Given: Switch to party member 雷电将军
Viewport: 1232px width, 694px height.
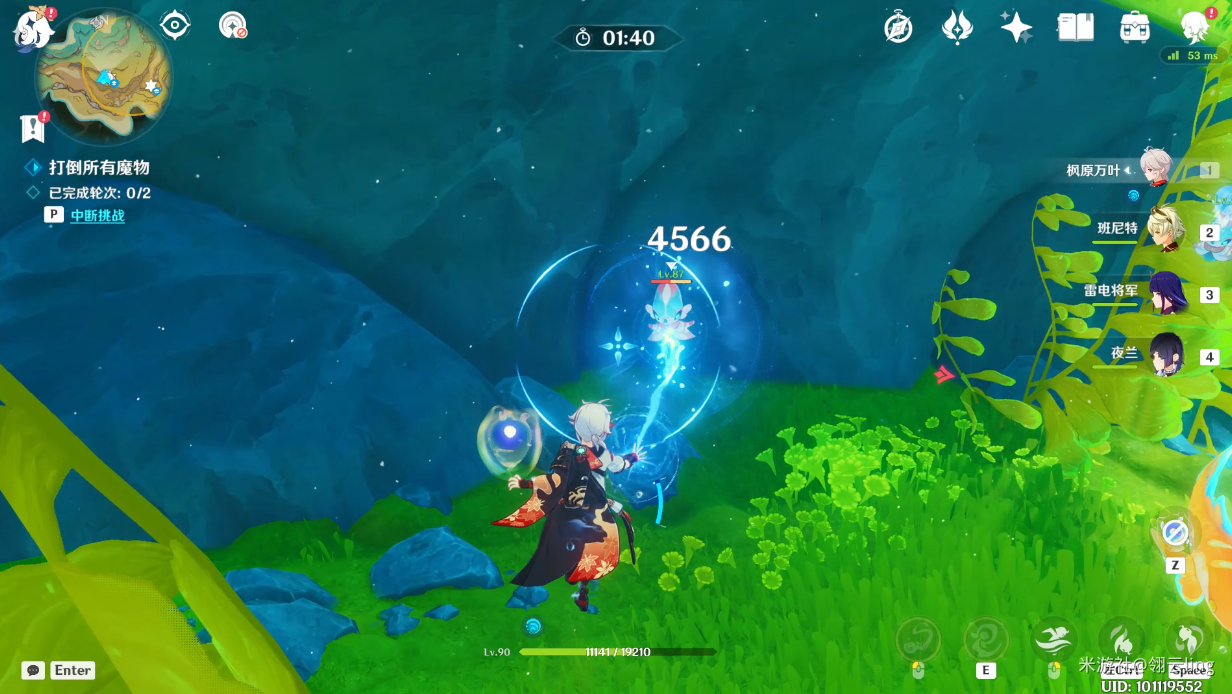Looking at the screenshot, I should point(1165,293).
